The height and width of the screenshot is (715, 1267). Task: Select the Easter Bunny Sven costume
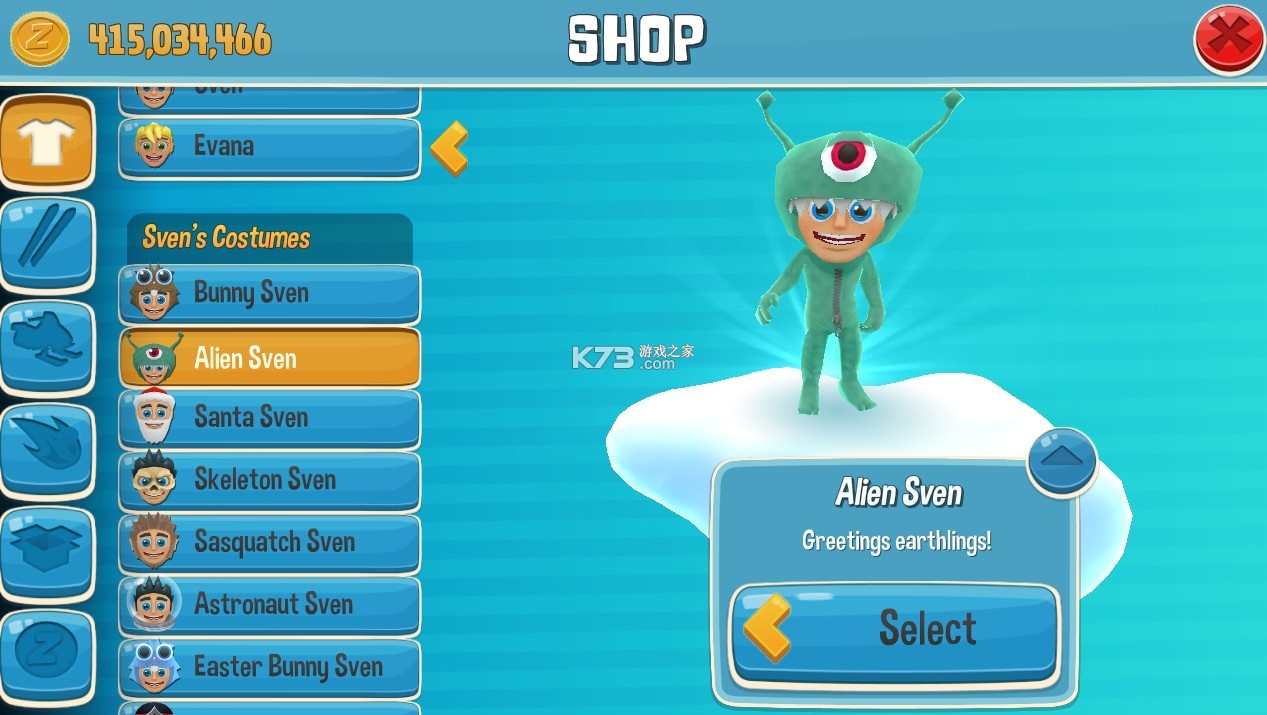tap(269, 667)
